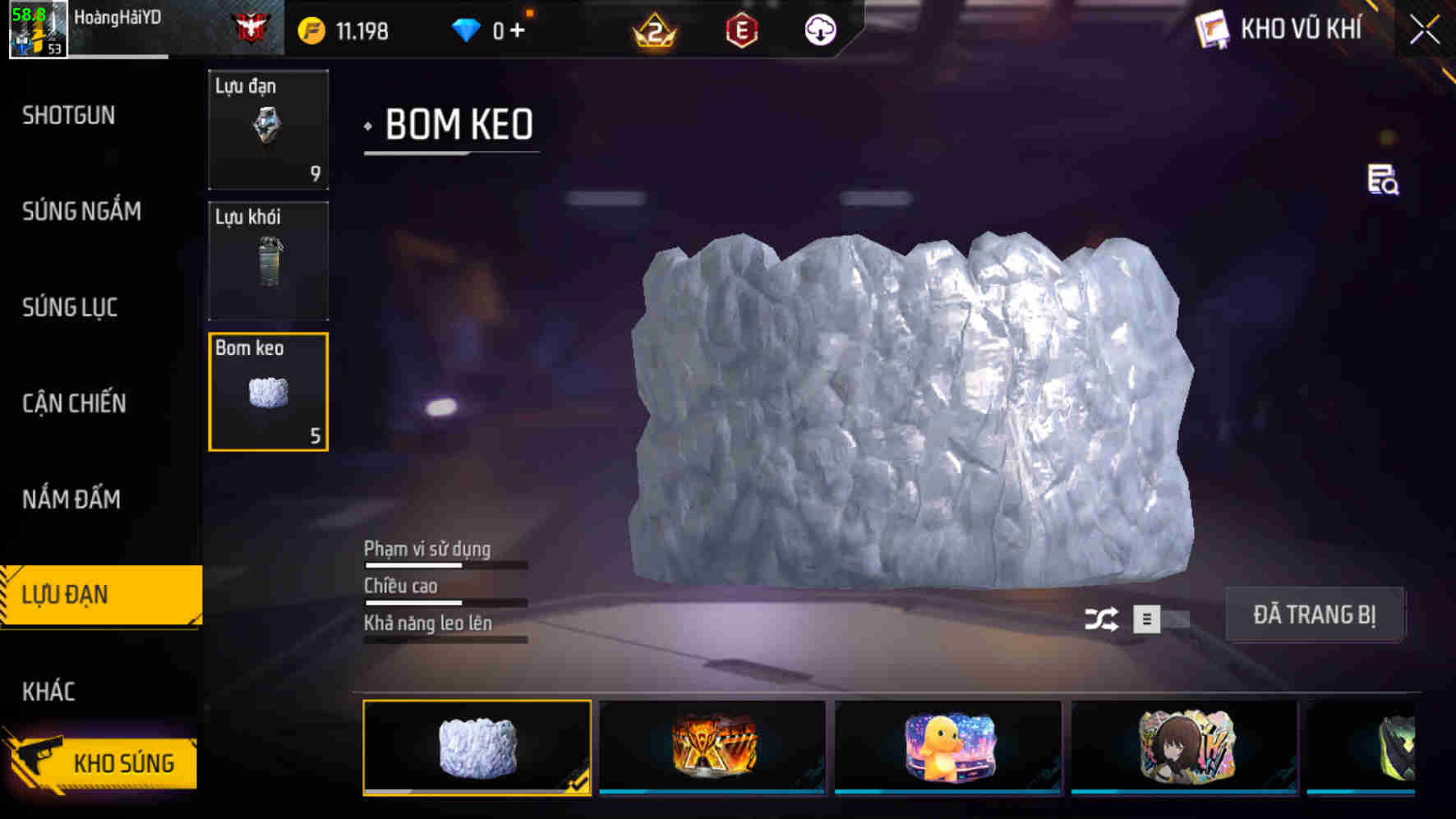
Task: Switch to the SÚNG NGẮM category
Action: 82,212
